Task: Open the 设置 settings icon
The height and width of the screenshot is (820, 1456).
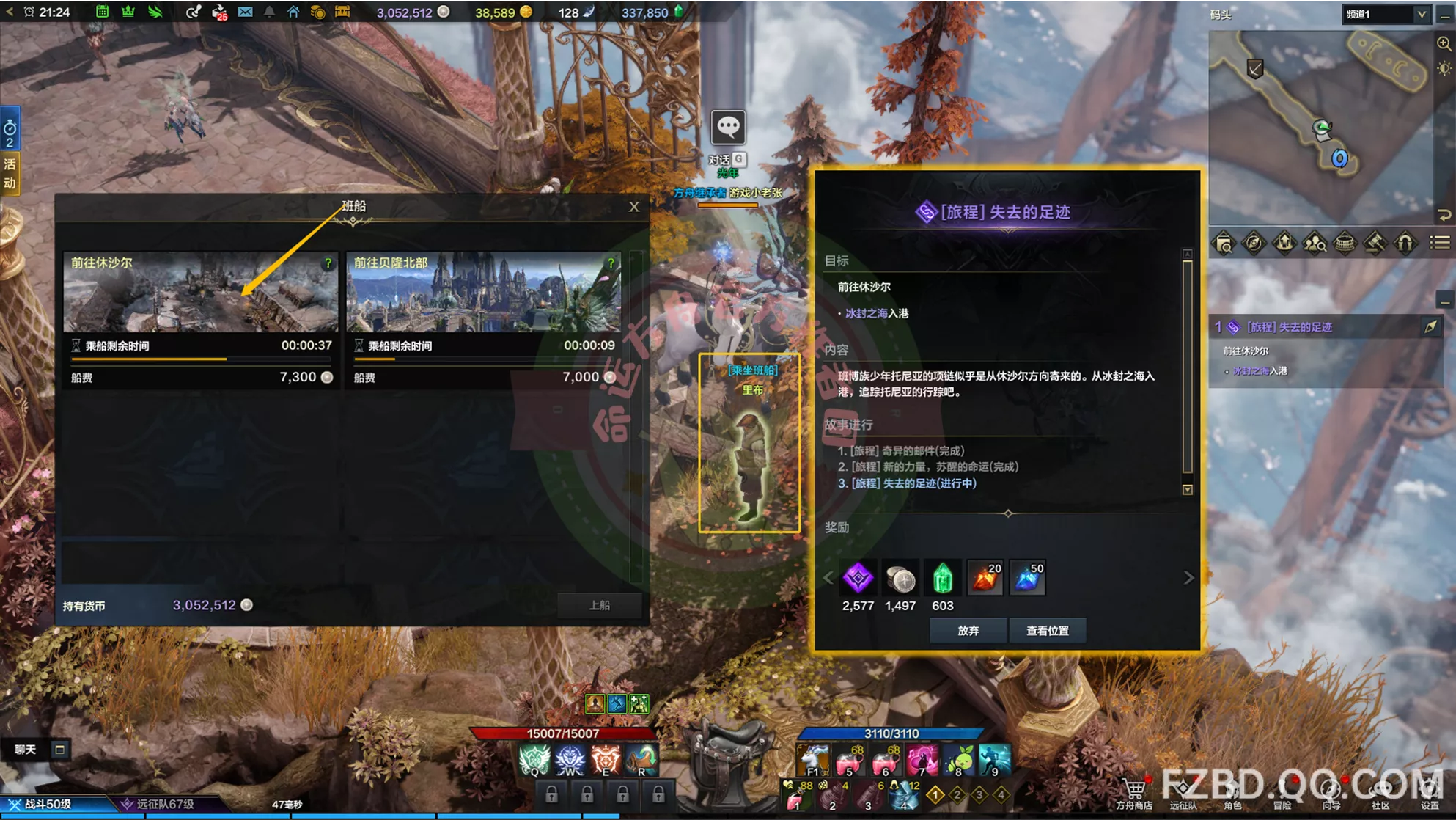Action: [x=1429, y=790]
